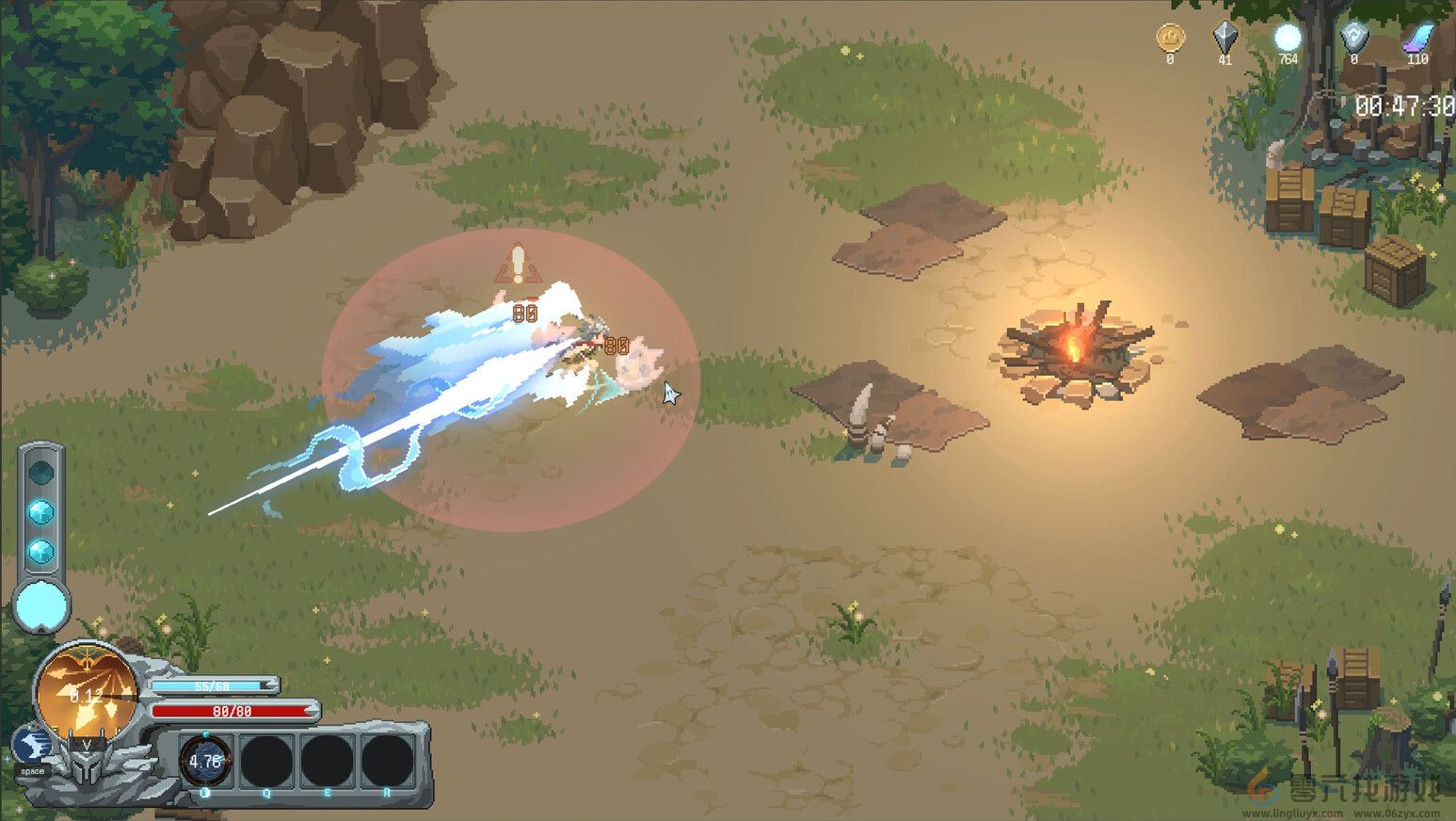Click the empty second skill slot labeled Q
The height and width of the screenshot is (821, 1456).
pos(265,759)
